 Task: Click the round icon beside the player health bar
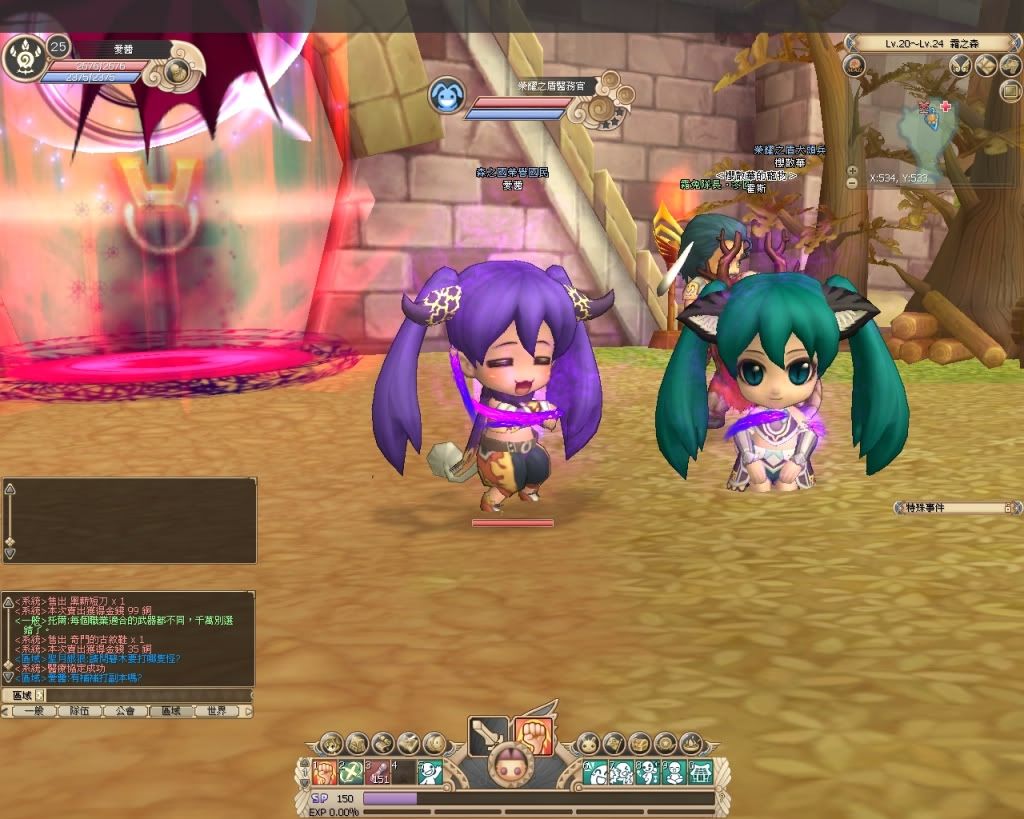pos(178,70)
